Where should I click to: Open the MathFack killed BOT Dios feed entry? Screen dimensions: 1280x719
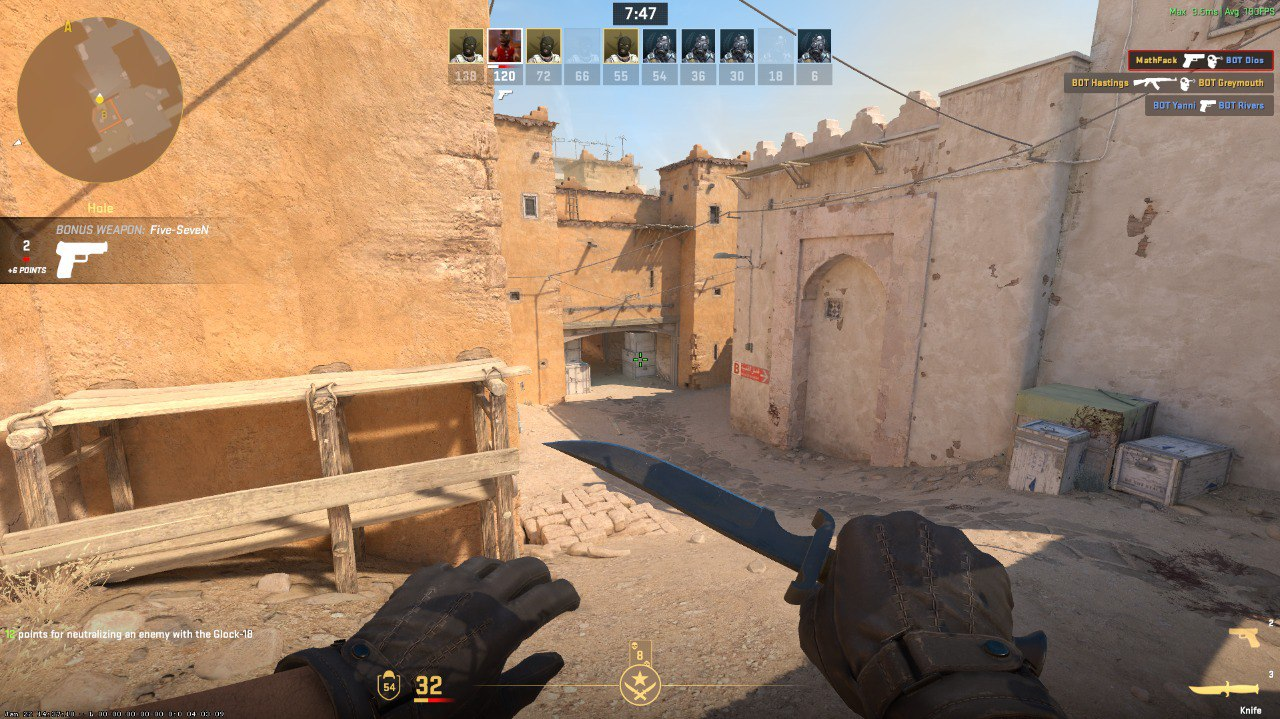(1200, 61)
